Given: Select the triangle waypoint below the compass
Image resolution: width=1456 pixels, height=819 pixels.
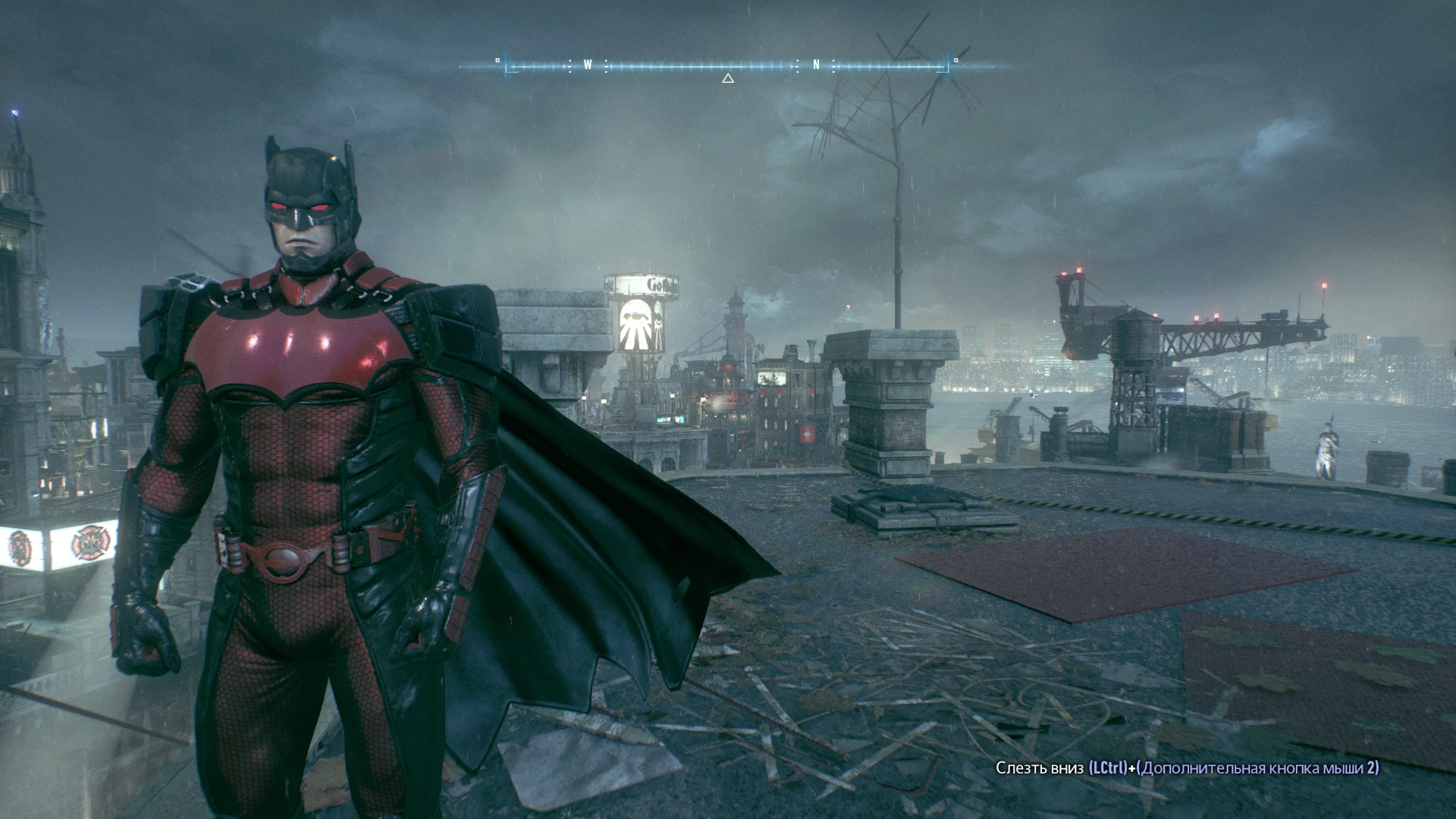Looking at the screenshot, I should point(728,77).
